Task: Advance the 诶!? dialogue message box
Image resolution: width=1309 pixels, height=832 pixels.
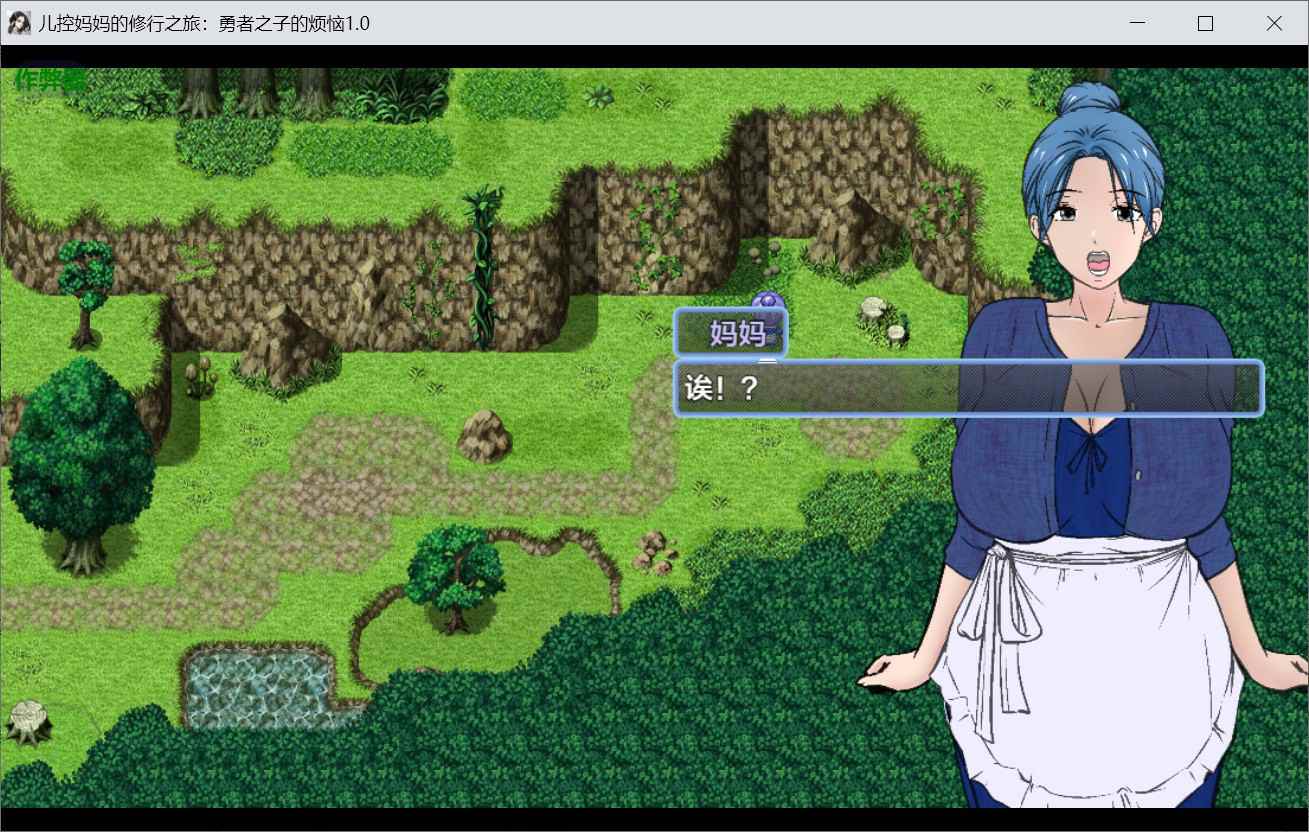Action: click(x=968, y=388)
